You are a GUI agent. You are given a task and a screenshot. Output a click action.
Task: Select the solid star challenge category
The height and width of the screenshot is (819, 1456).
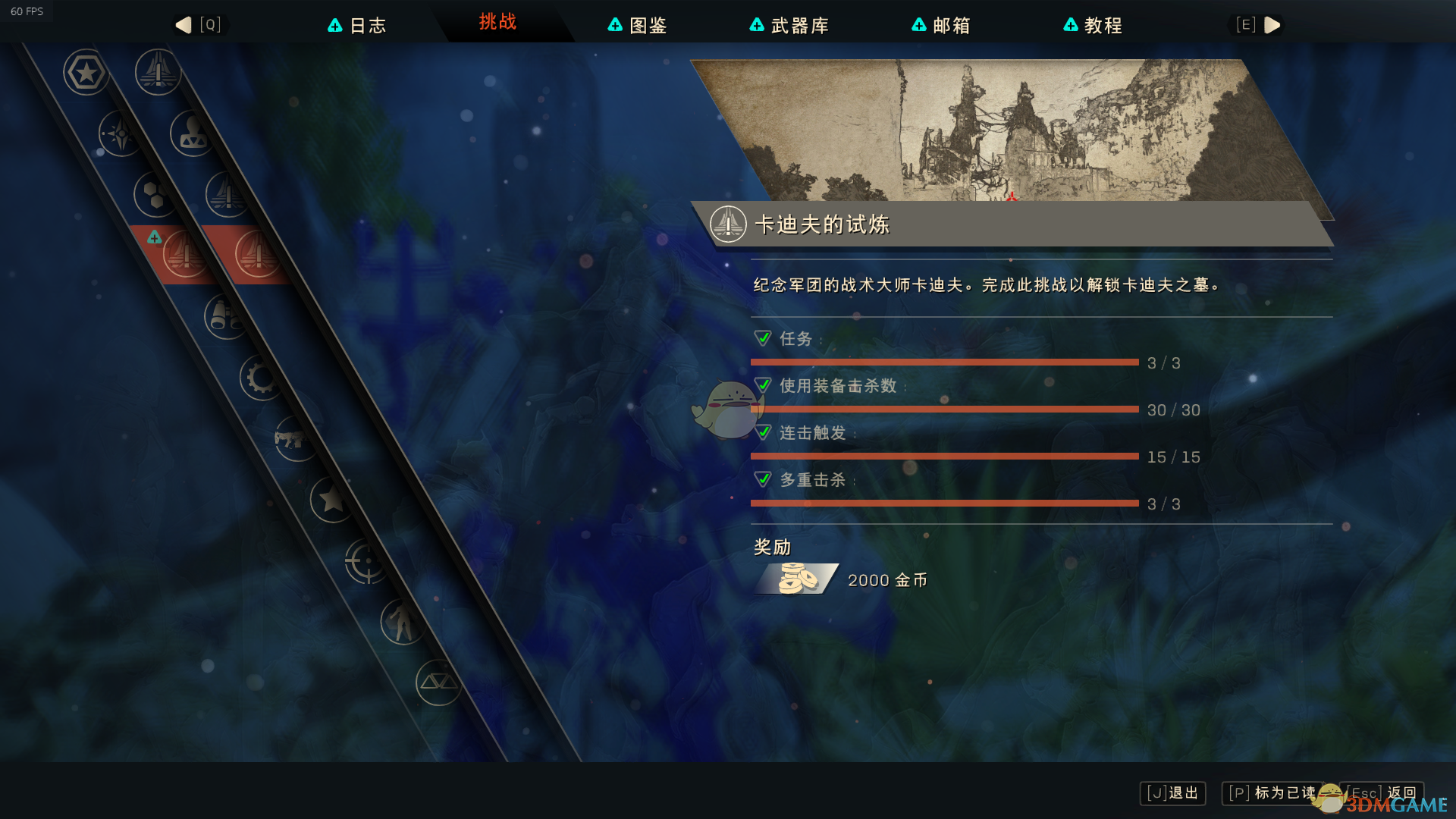[331, 499]
